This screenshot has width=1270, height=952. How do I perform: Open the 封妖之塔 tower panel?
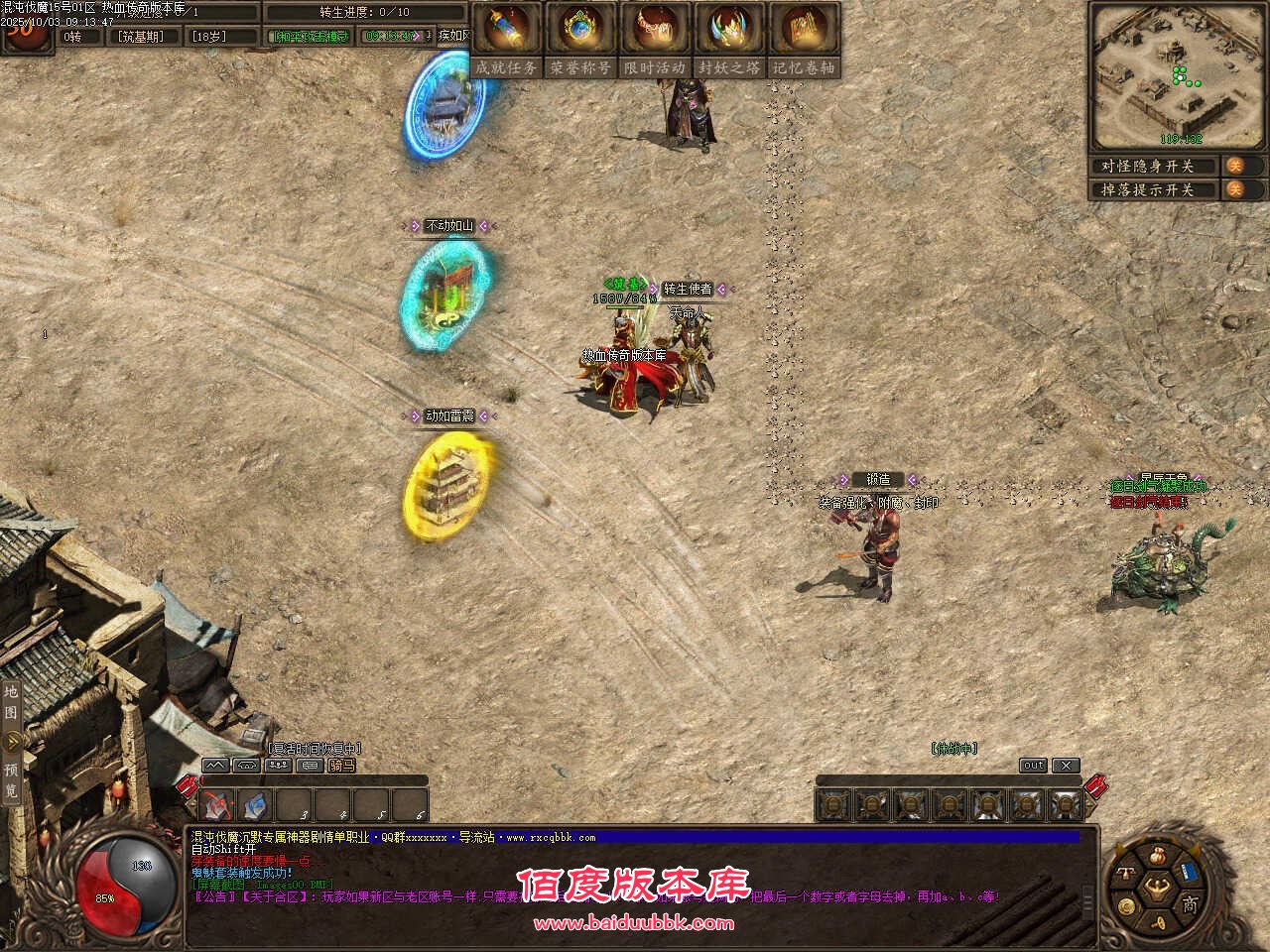click(730, 30)
